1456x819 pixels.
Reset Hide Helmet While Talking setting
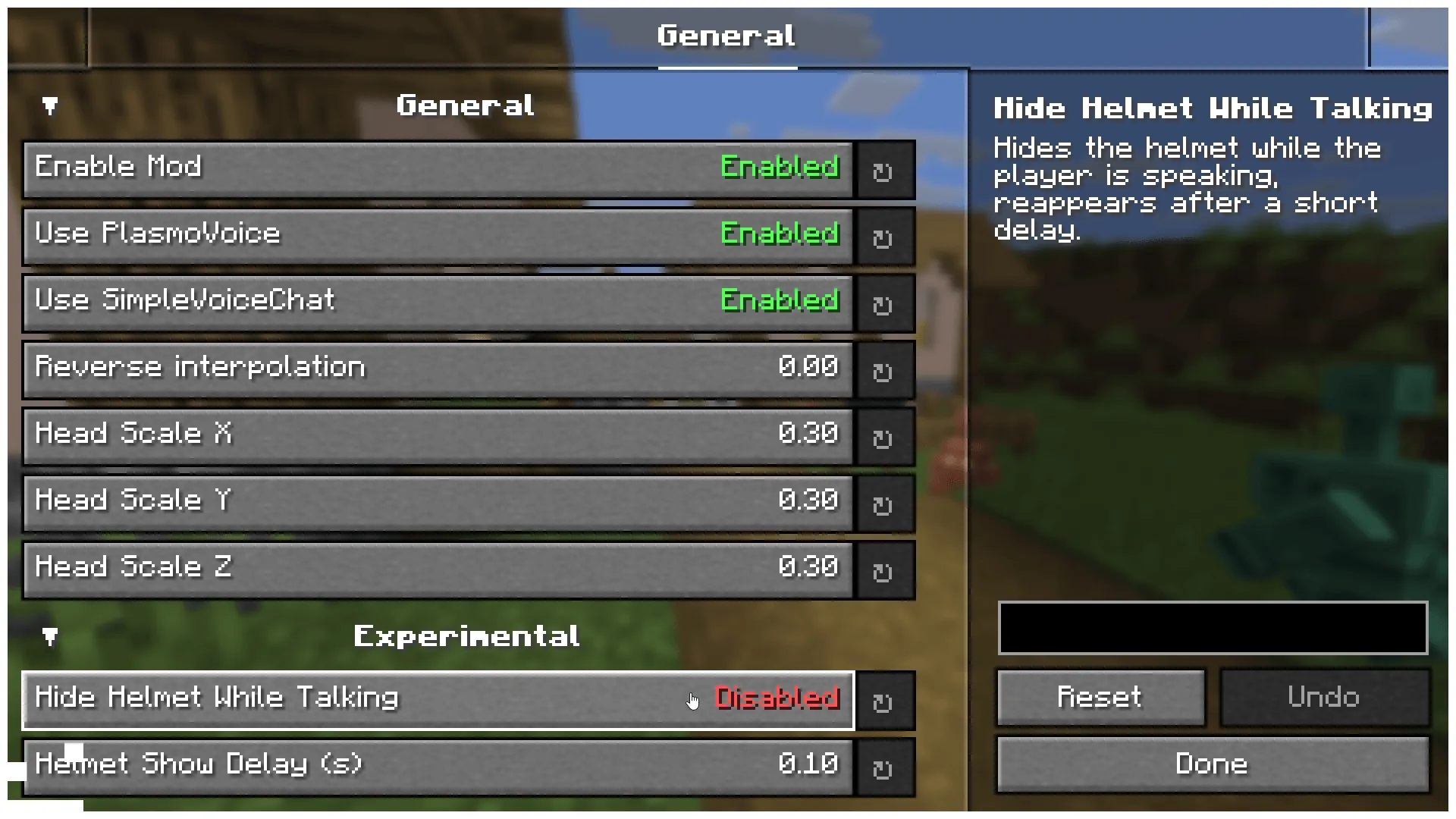click(884, 702)
